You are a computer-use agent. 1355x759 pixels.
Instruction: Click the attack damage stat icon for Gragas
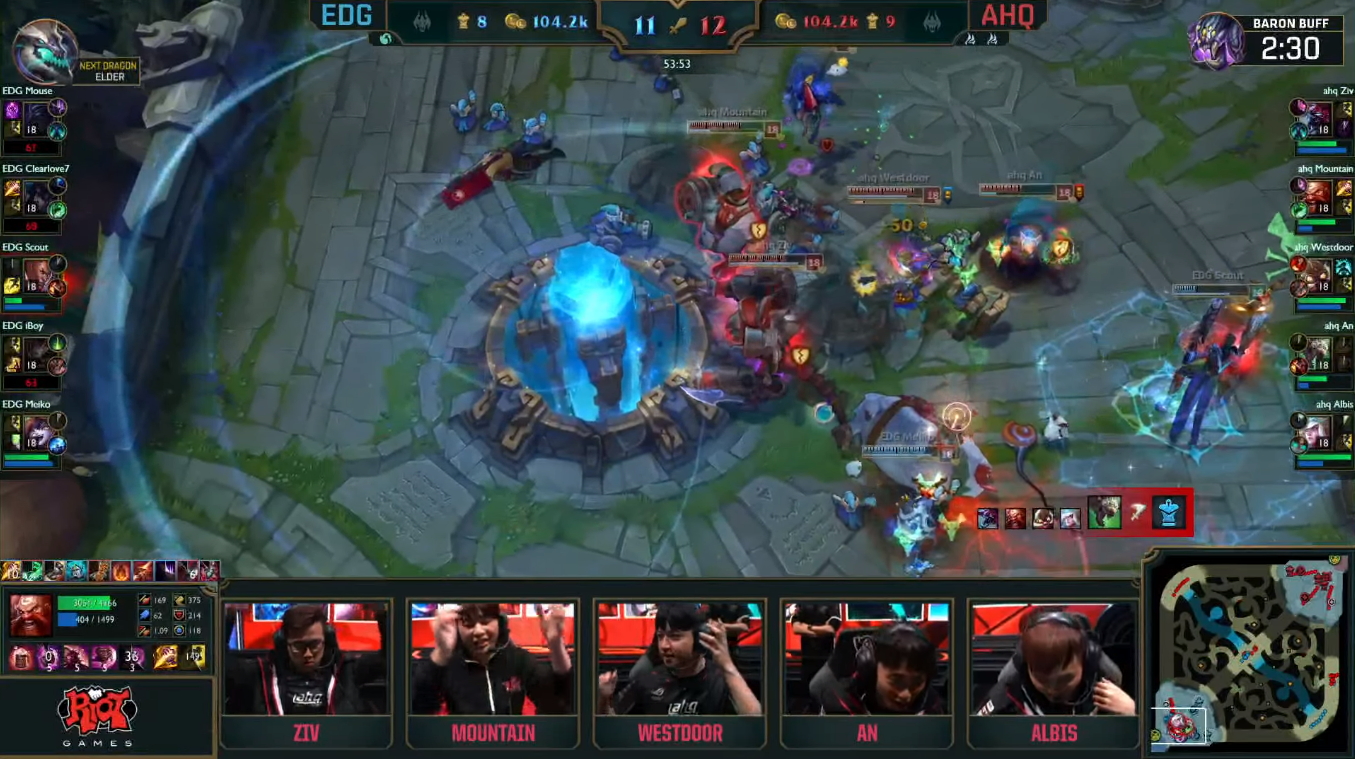click(144, 600)
